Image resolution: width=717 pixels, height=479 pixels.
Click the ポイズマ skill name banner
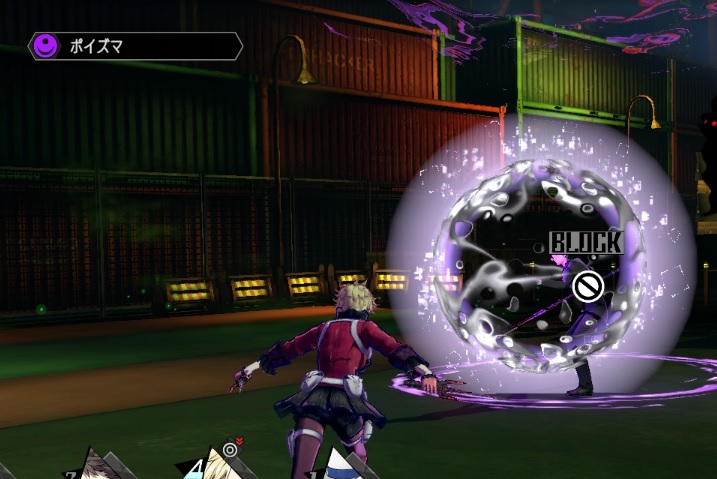click(x=135, y=46)
